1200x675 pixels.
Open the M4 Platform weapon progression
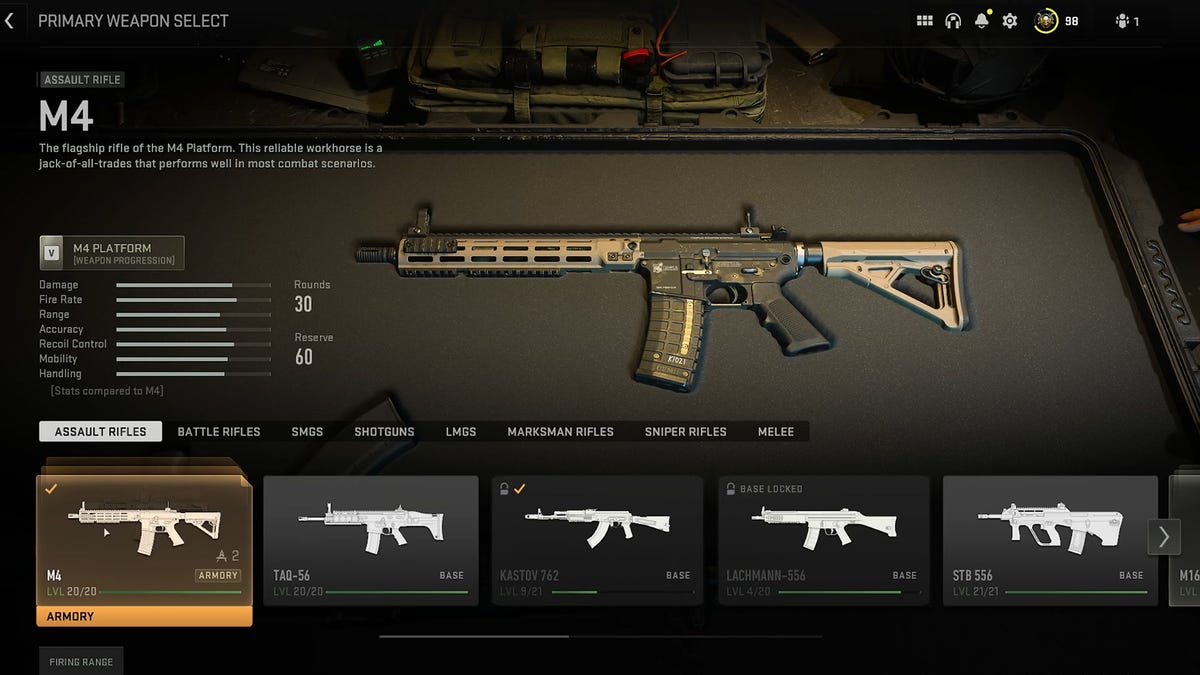tap(112, 253)
